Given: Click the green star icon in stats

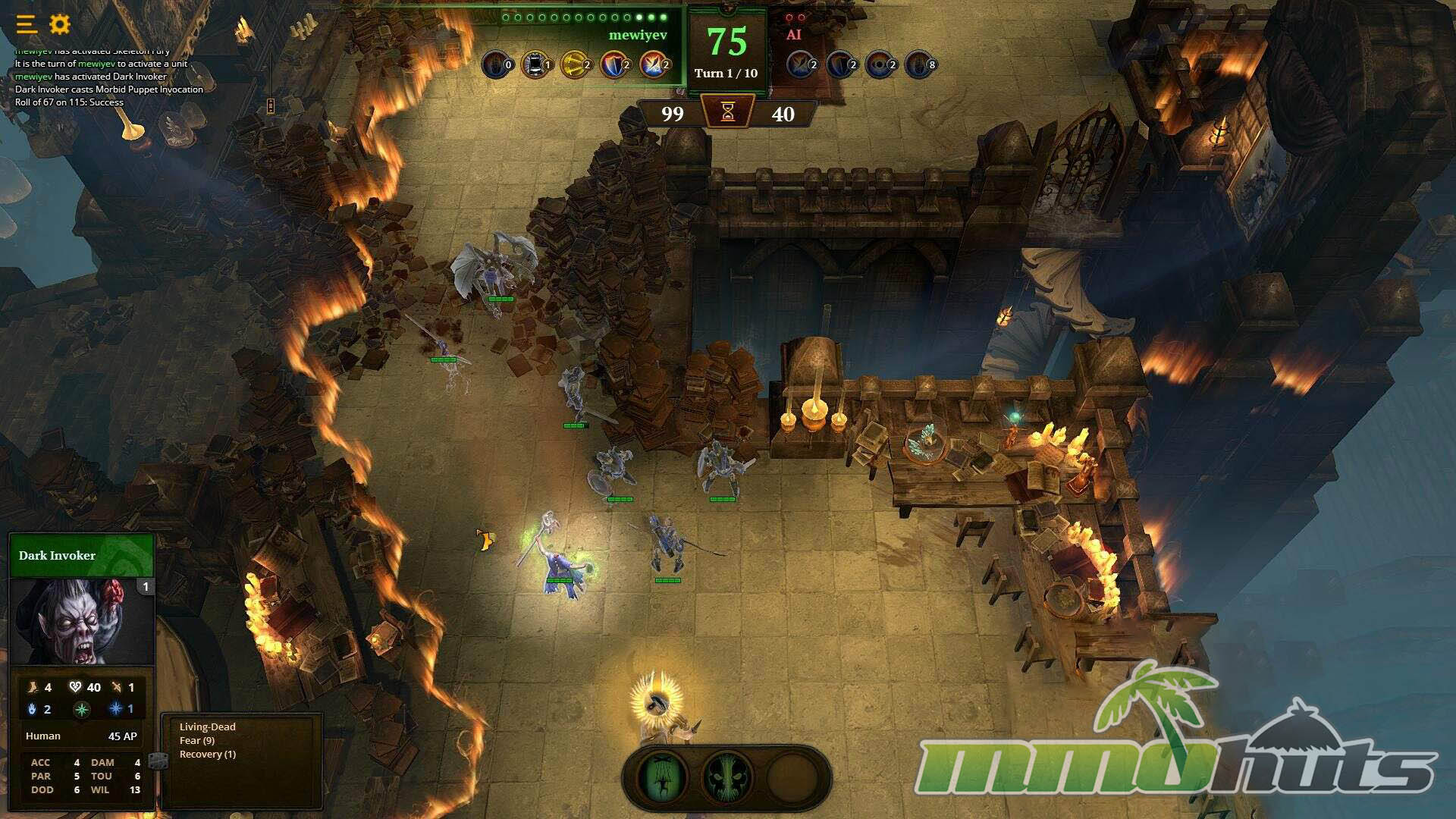Looking at the screenshot, I should pyautogui.click(x=82, y=710).
